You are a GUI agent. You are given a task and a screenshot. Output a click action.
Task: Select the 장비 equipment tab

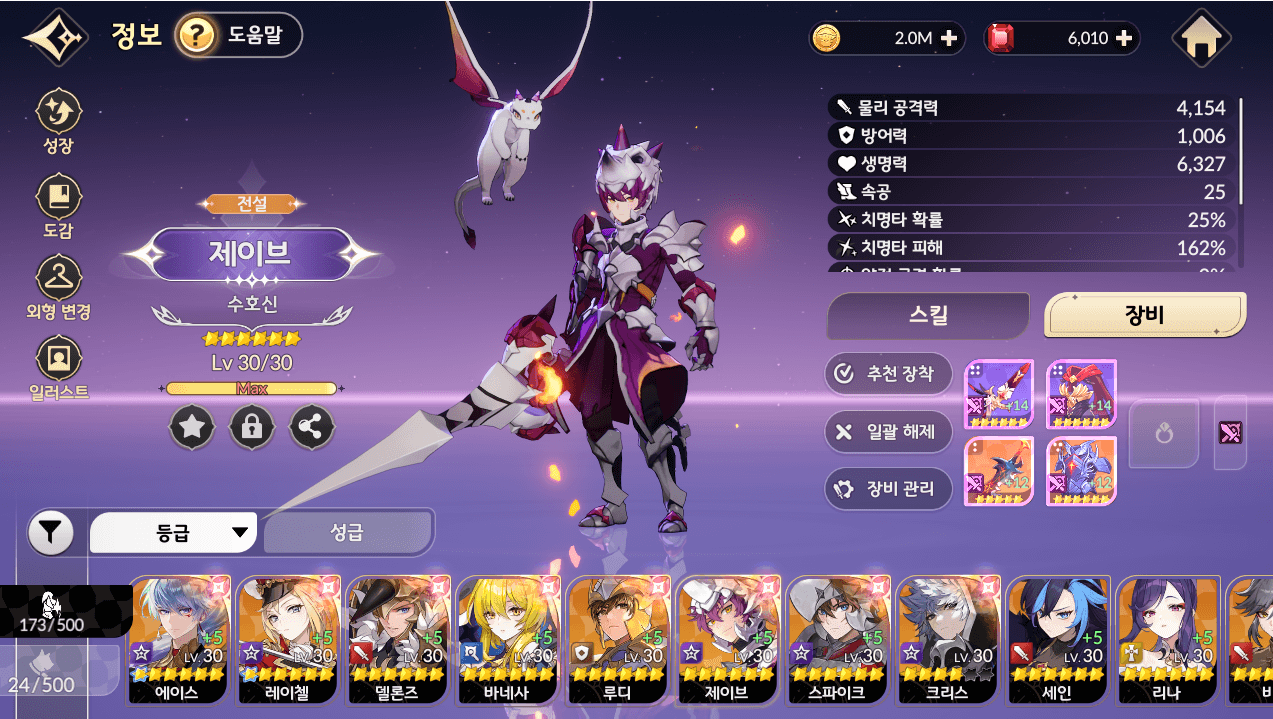(1144, 316)
